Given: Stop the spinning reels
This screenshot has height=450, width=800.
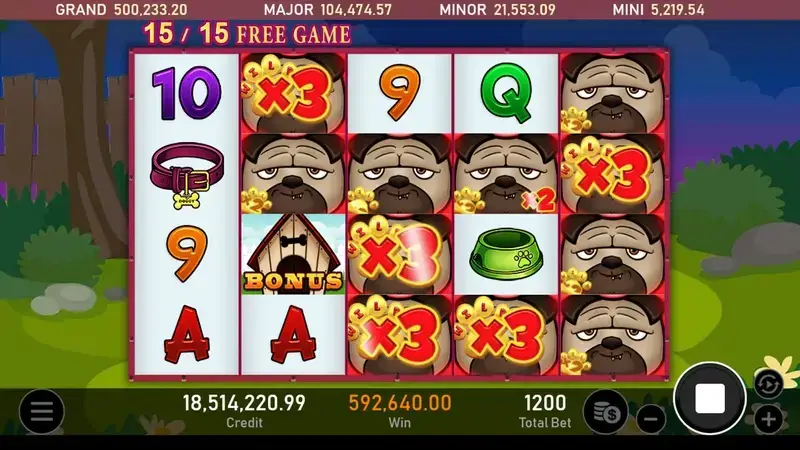Looking at the screenshot, I should click(x=709, y=399).
